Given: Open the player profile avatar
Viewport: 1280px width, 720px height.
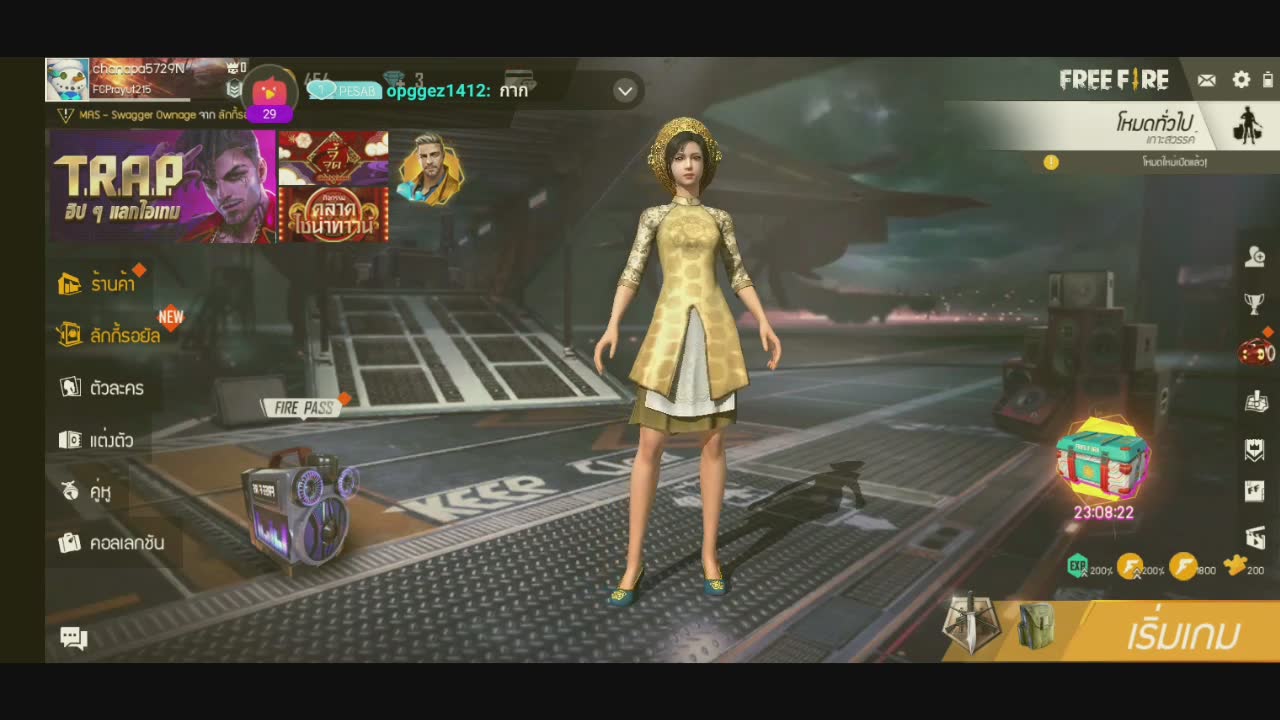Looking at the screenshot, I should pyautogui.click(x=67, y=80).
